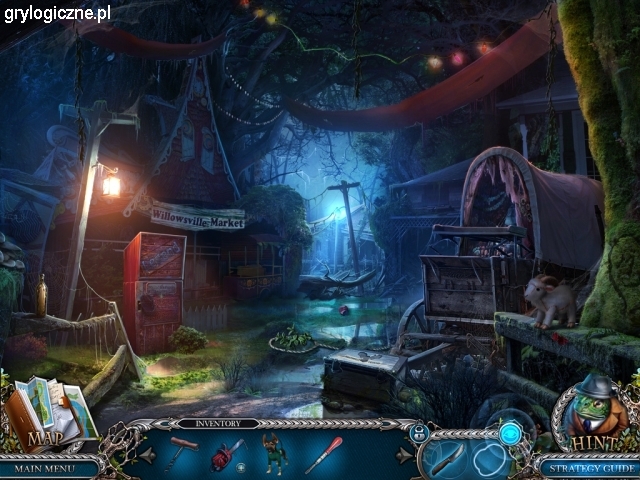Select the red chainsaw item
The width and height of the screenshot is (640, 480).
coord(227,455)
